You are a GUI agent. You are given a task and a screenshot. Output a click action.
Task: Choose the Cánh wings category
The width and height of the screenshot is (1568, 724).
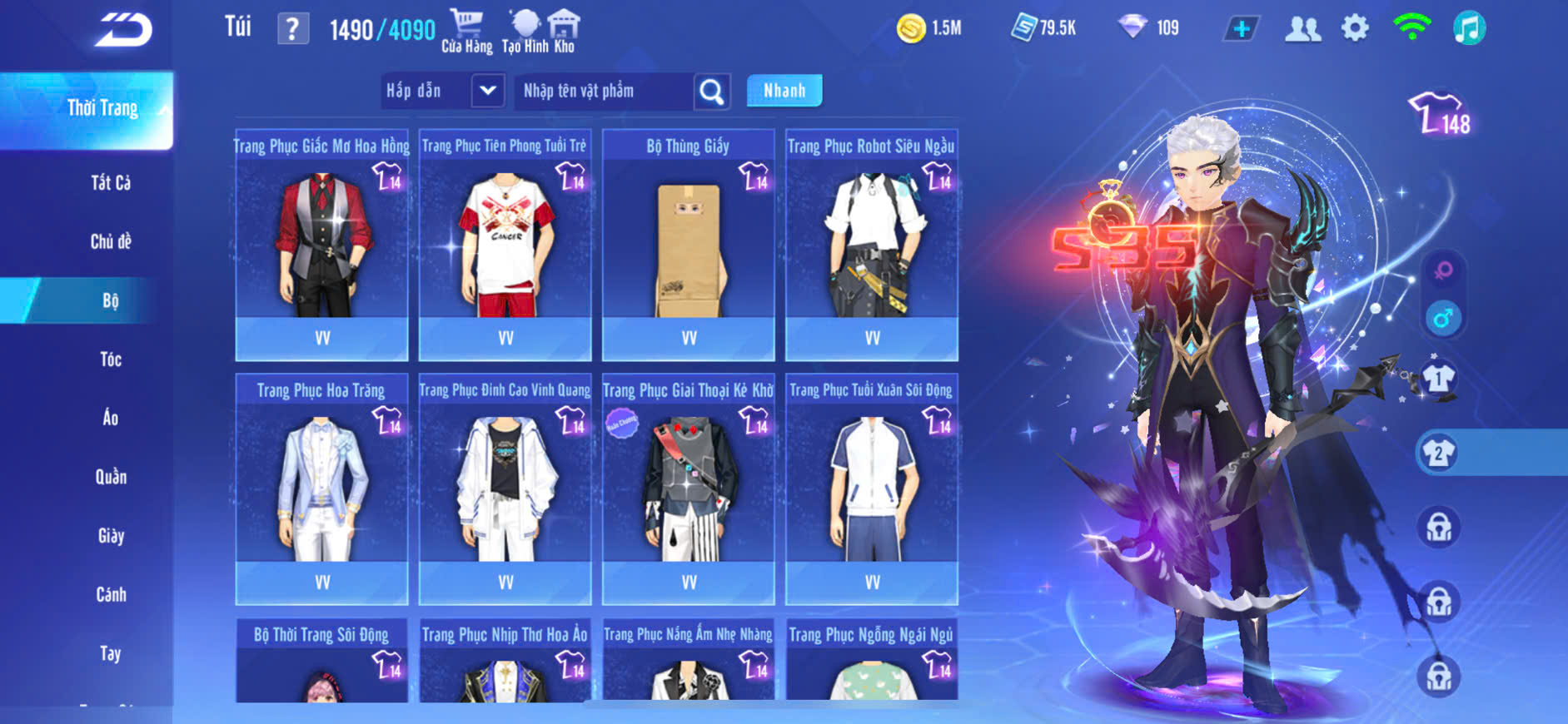click(111, 595)
